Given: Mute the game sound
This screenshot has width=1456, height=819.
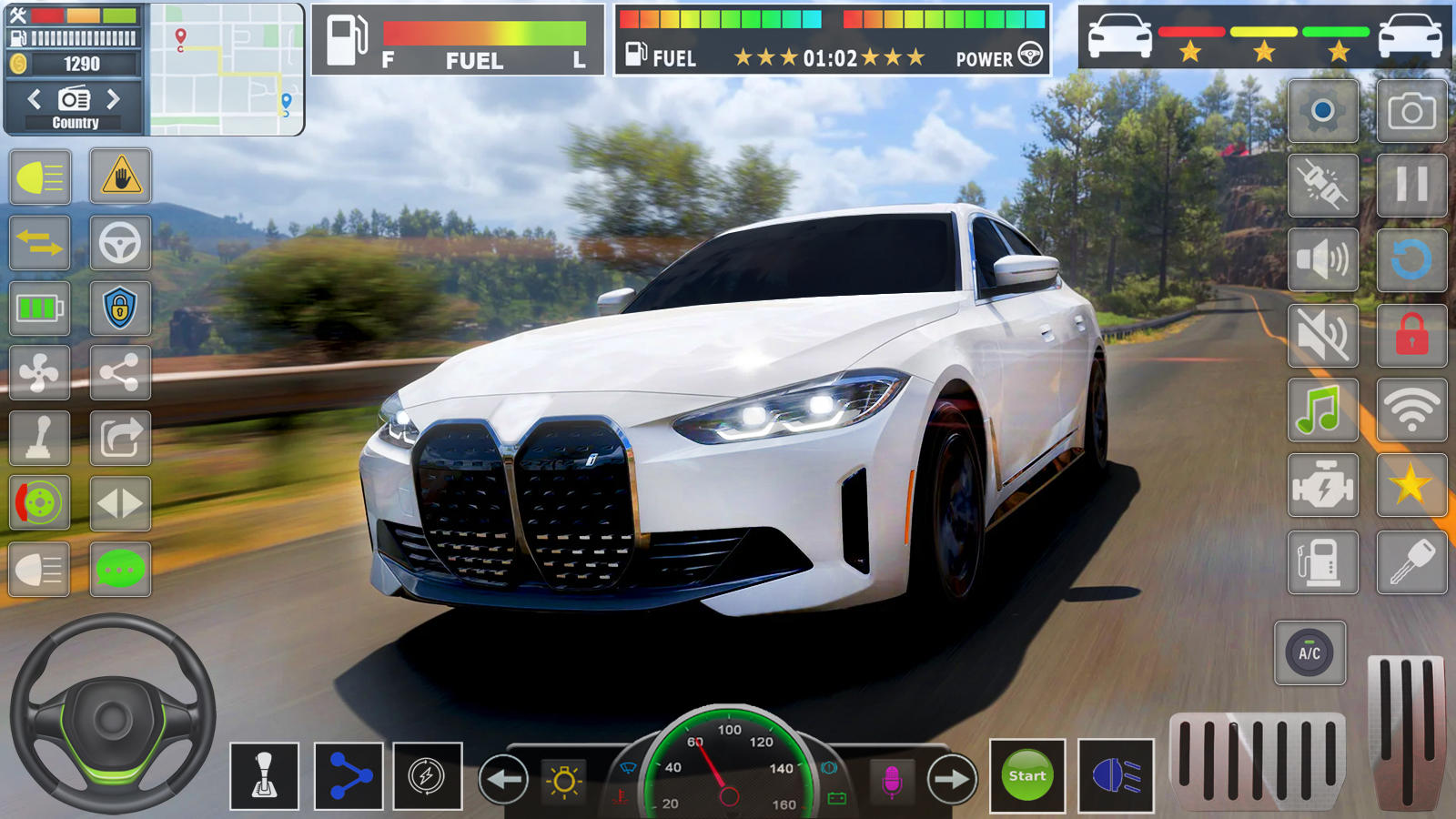Looking at the screenshot, I should coord(1322,336).
